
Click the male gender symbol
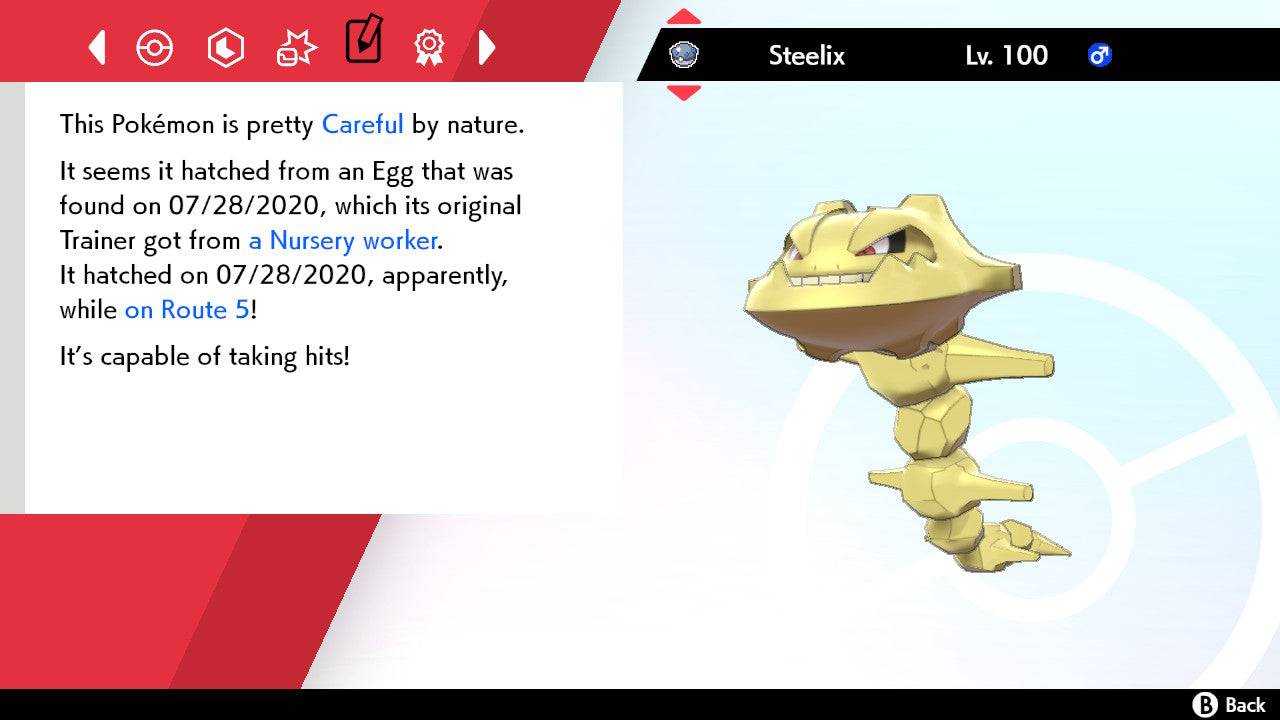(x=1100, y=56)
